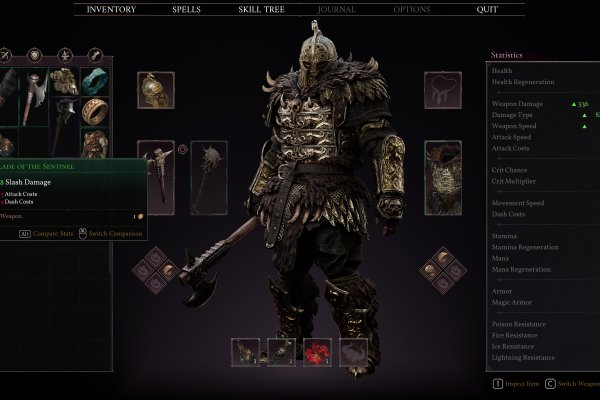Select the equipped golden helmet slot

click(x=155, y=90)
